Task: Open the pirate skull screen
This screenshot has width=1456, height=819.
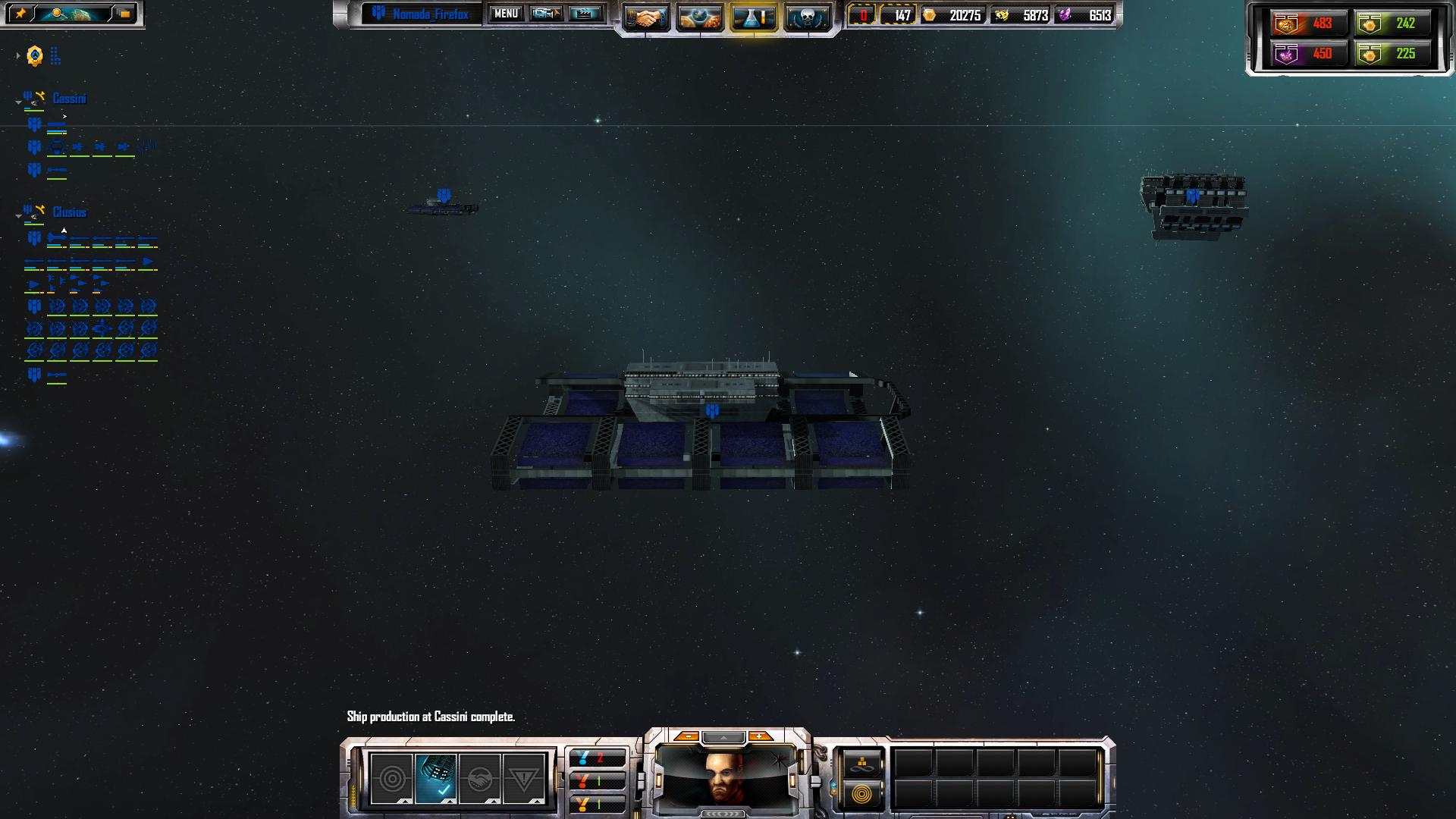Action: (806, 18)
